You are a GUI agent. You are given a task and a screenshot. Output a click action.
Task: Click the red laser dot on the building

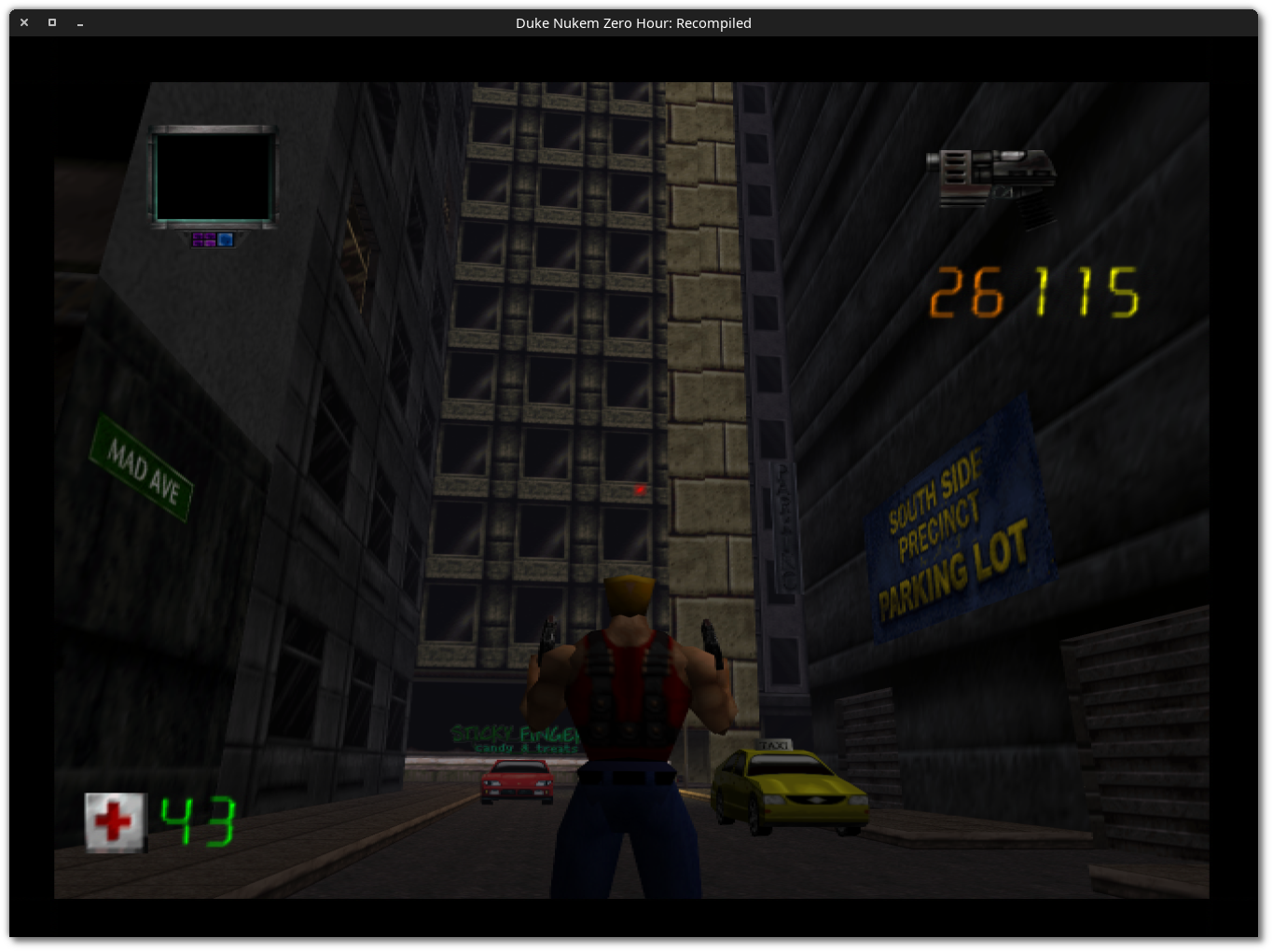(x=639, y=488)
